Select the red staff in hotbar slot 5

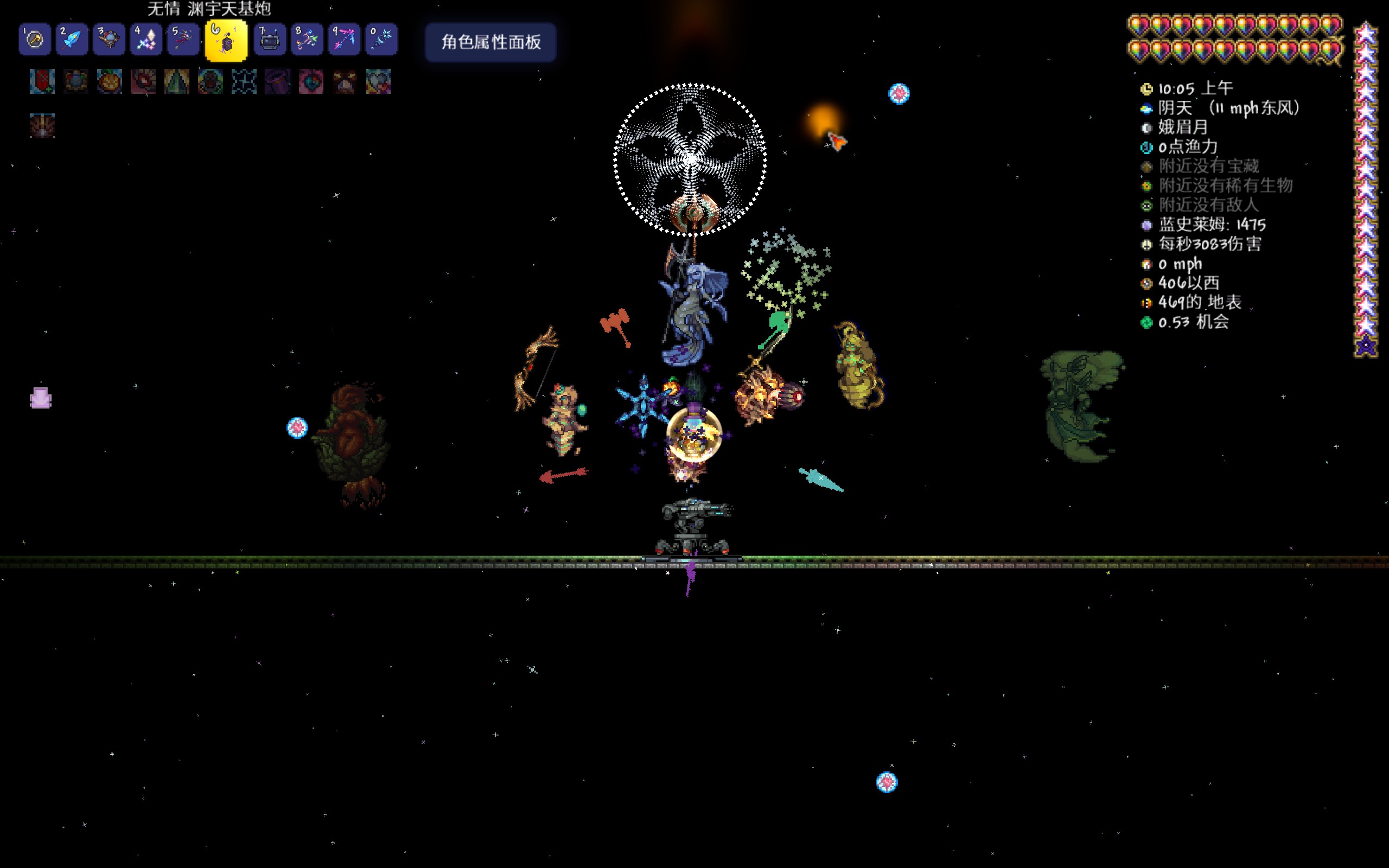pyautogui.click(x=183, y=40)
